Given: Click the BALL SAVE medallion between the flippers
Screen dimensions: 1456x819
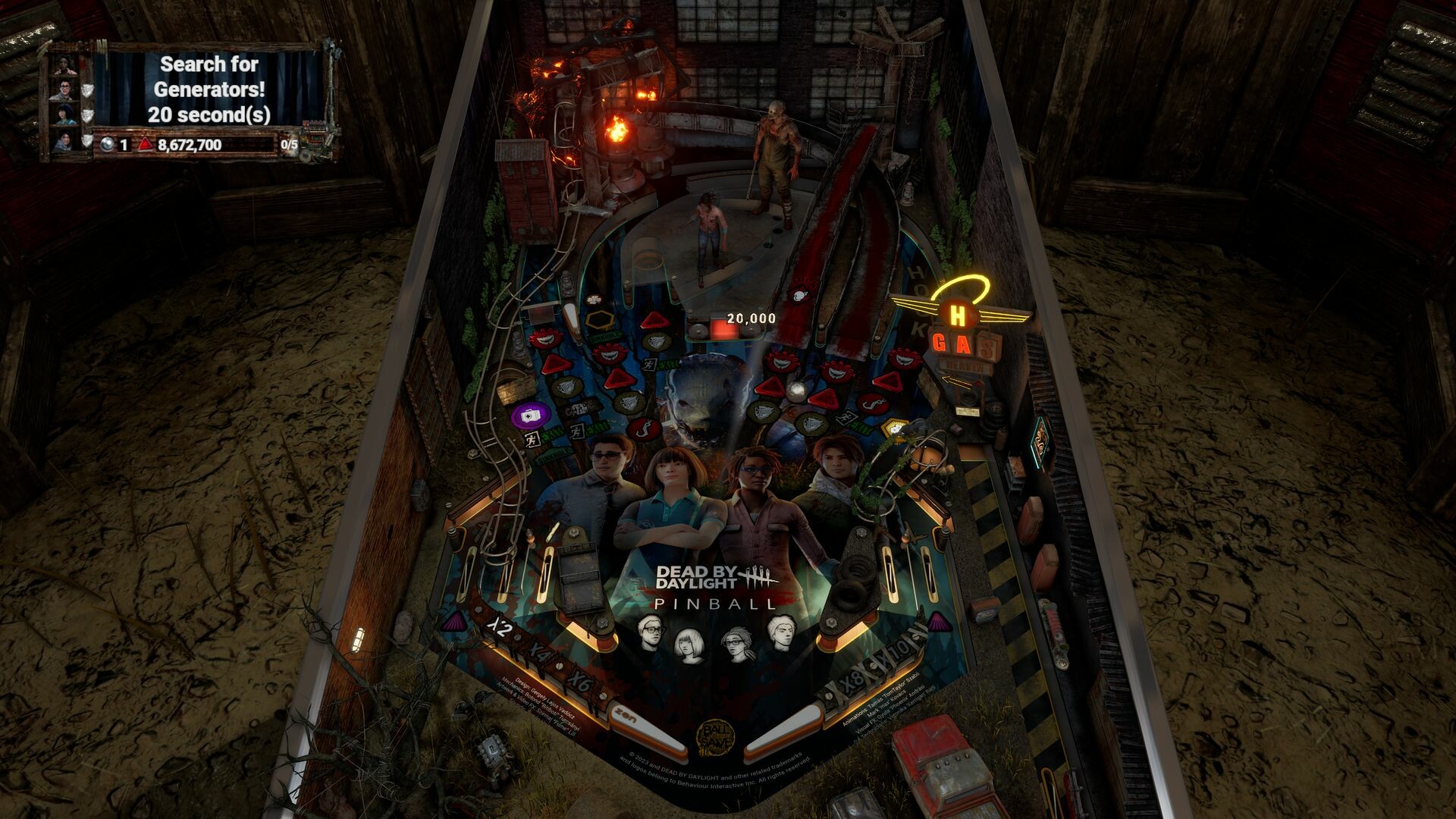Looking at the screenshot, I should 716,737.
